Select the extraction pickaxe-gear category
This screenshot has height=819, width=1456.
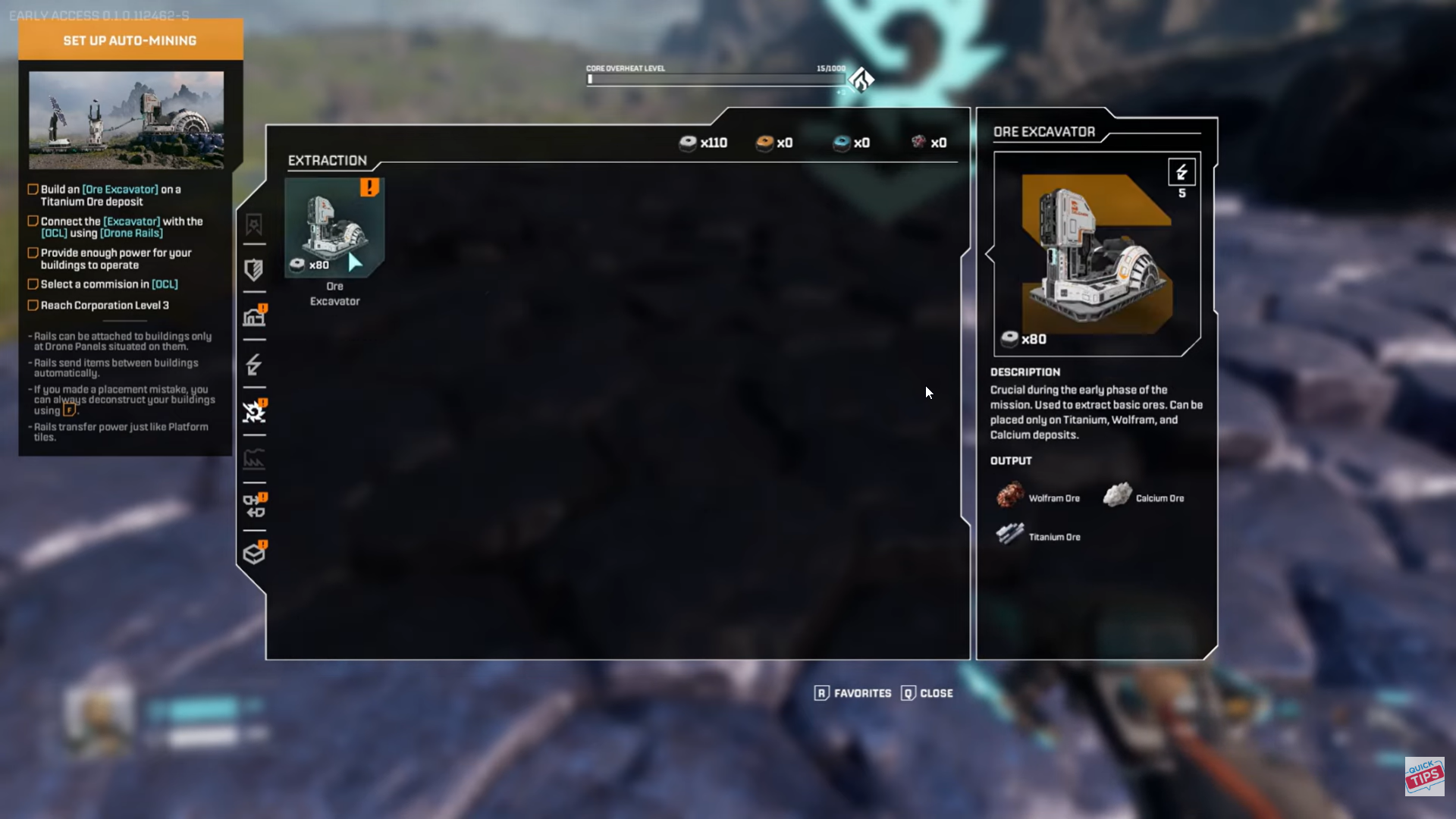pyautogui.click(x=254, y=412)
